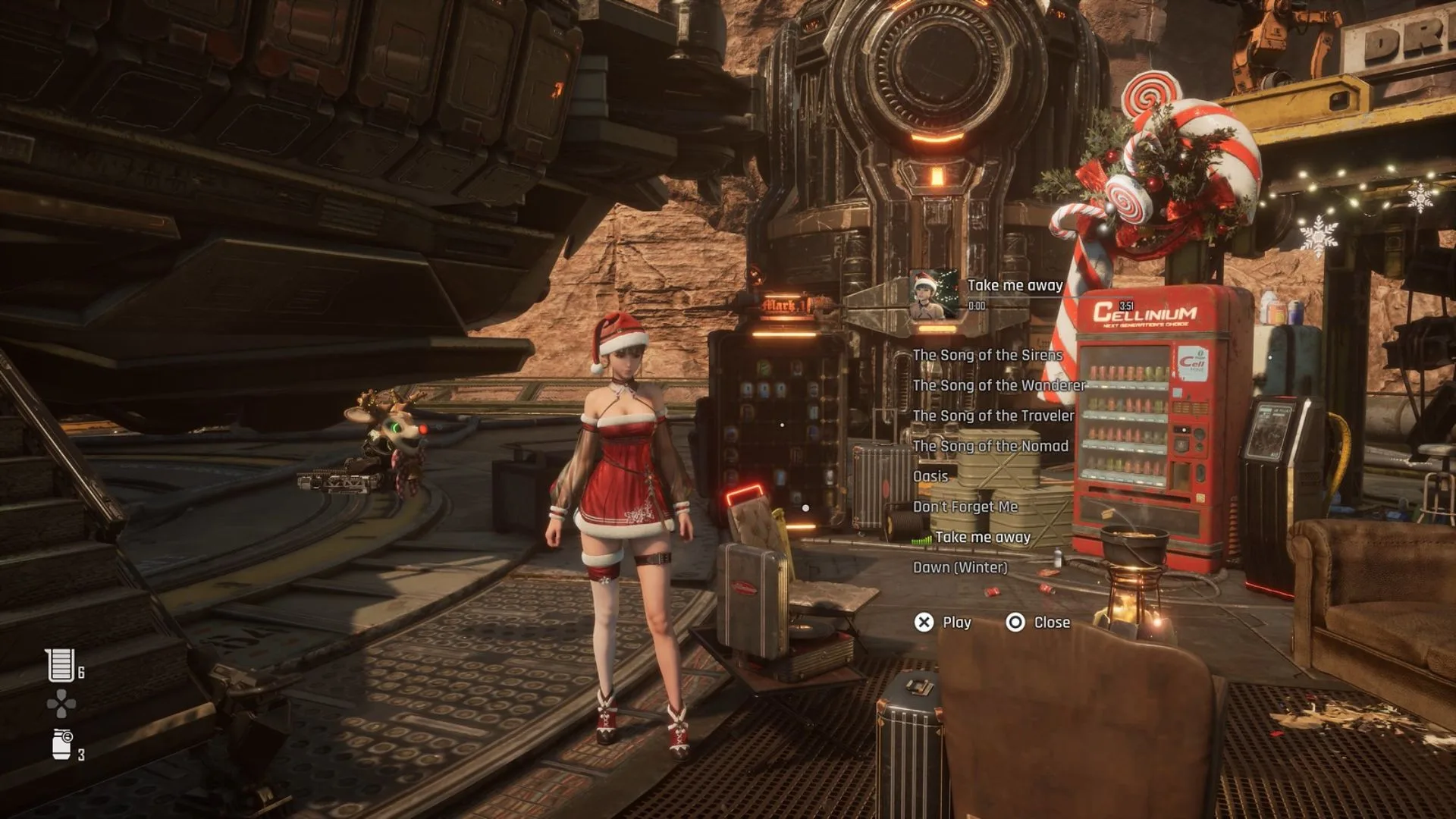The image size is (1456, 819).
Task: Select The Song of the Sirens
Action: click(987, 355)
